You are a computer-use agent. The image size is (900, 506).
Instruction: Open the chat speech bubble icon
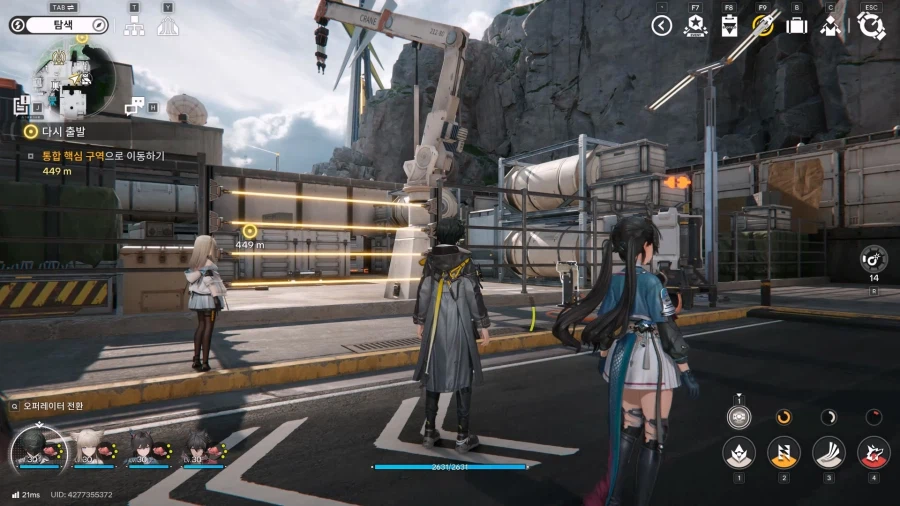(x=133, y=106)
